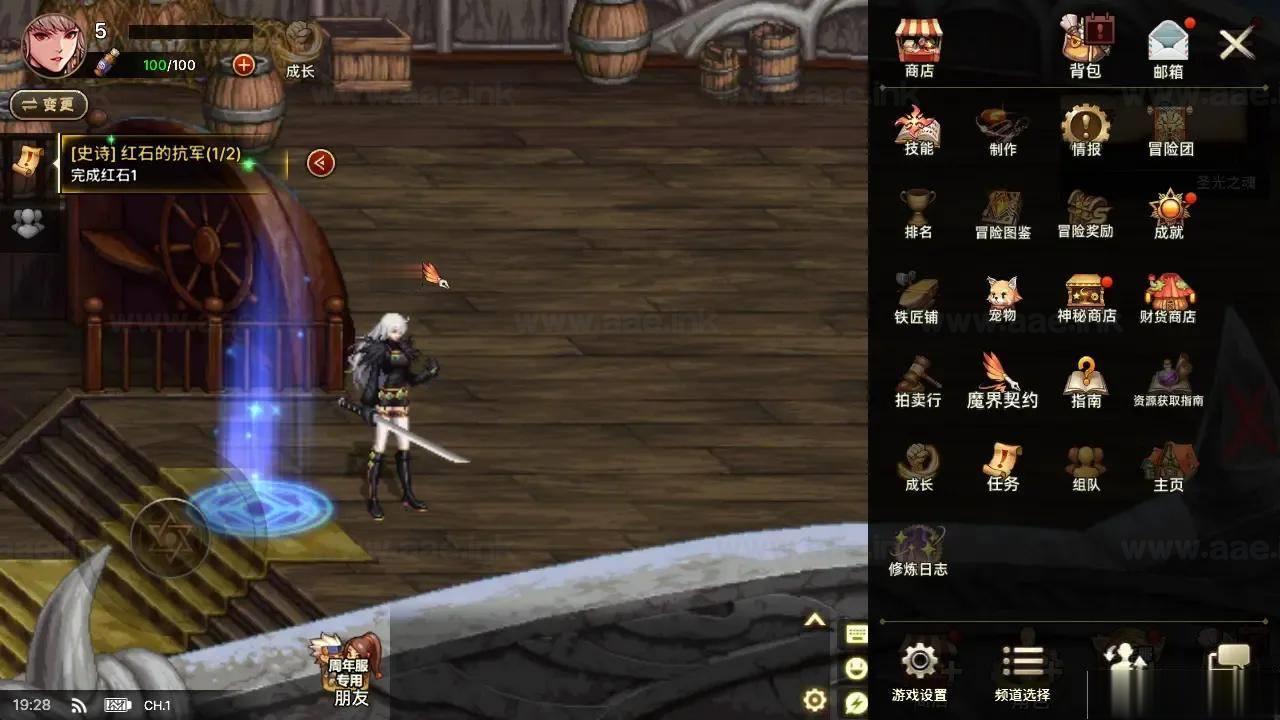This screenshot has height=720, width=1280.
Task: Open the 任务 quest list
Action: point(1002,466)
